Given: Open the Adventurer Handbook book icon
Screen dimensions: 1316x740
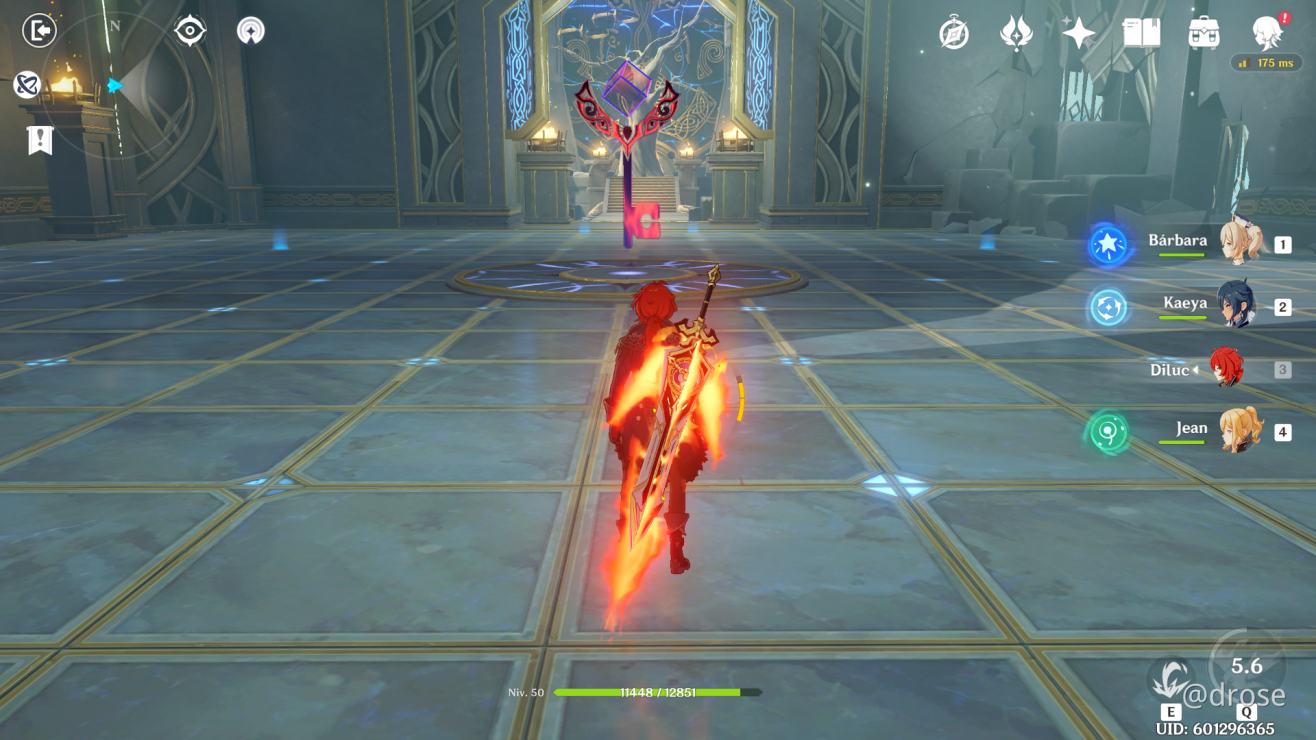Looking at the screenshot, I should (x=1141, y=33).
